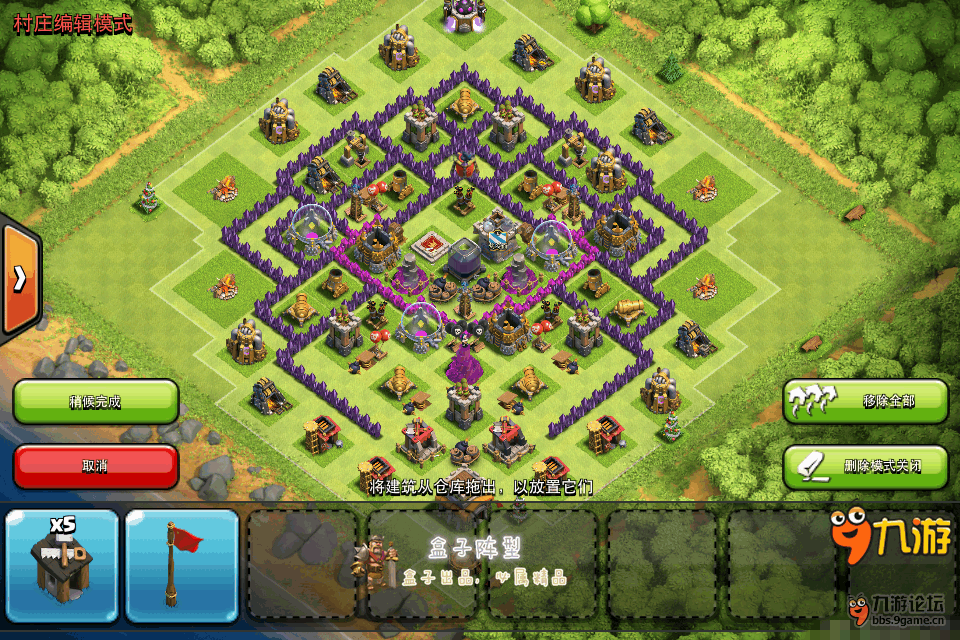Expand the orange arrow side panel

(19, 280)
